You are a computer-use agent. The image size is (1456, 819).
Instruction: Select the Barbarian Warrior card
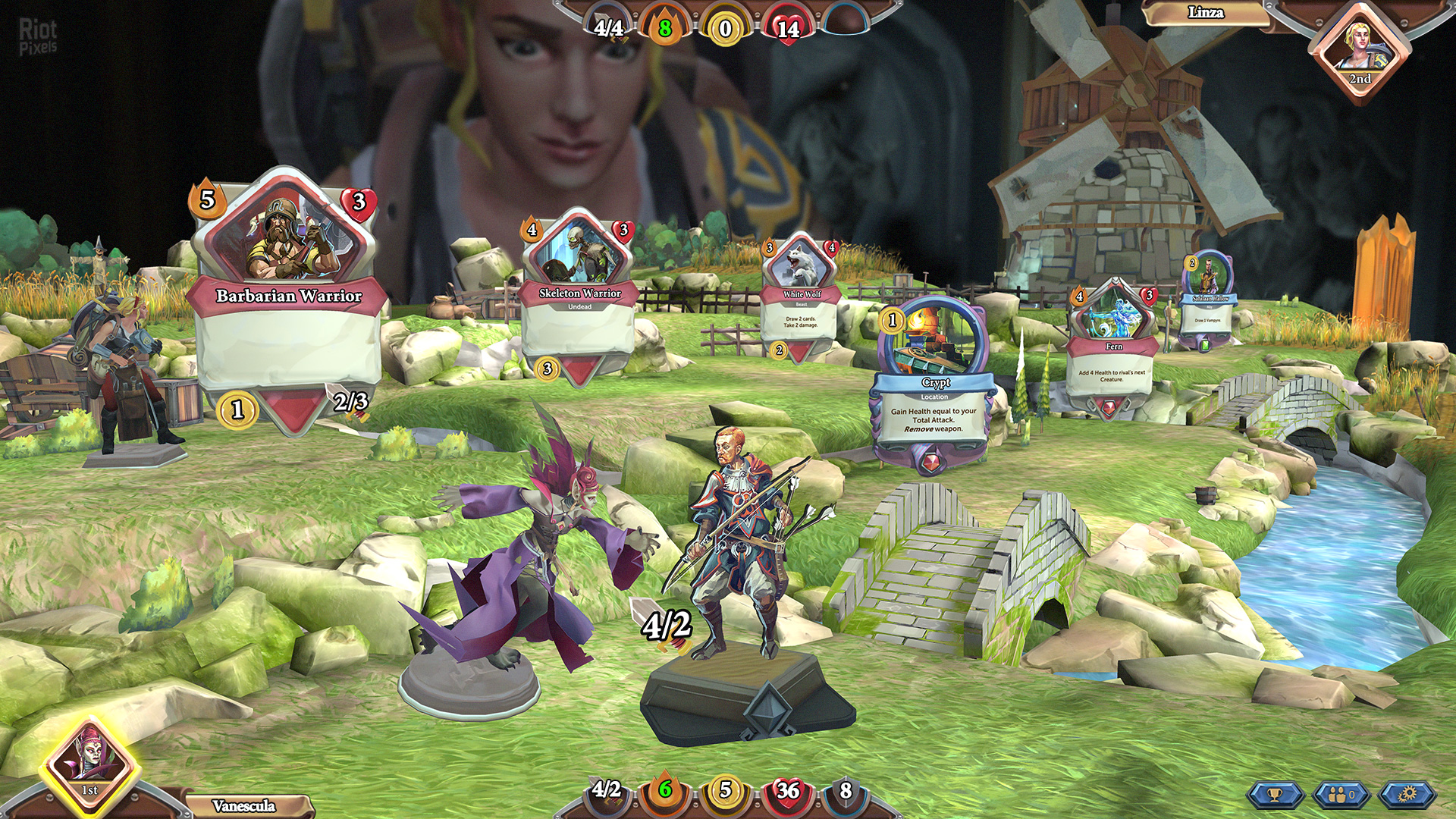tap(288, 303)
